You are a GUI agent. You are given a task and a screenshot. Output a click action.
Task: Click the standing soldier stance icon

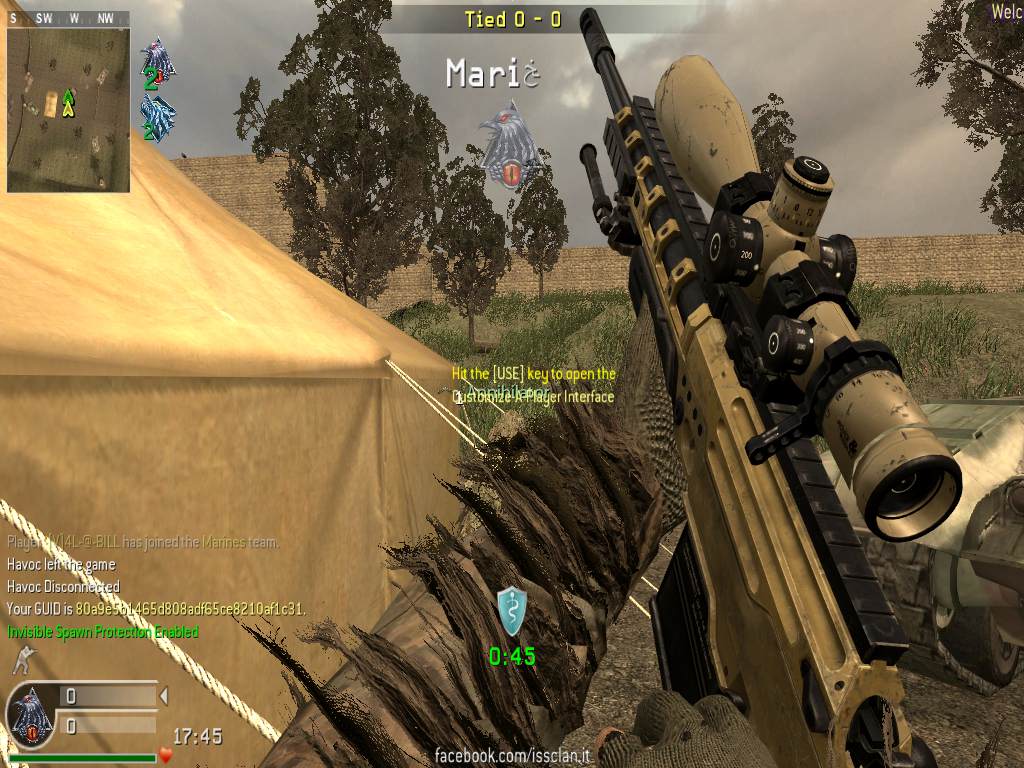click(x=21, y=661)
